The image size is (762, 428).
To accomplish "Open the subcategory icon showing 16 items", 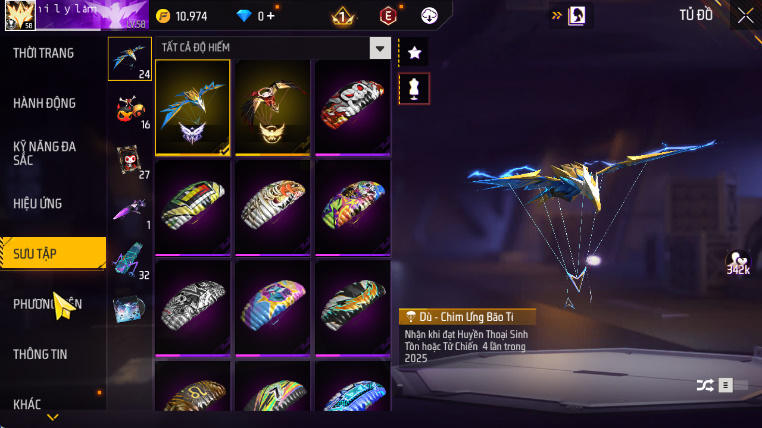I will coord(129,109).
